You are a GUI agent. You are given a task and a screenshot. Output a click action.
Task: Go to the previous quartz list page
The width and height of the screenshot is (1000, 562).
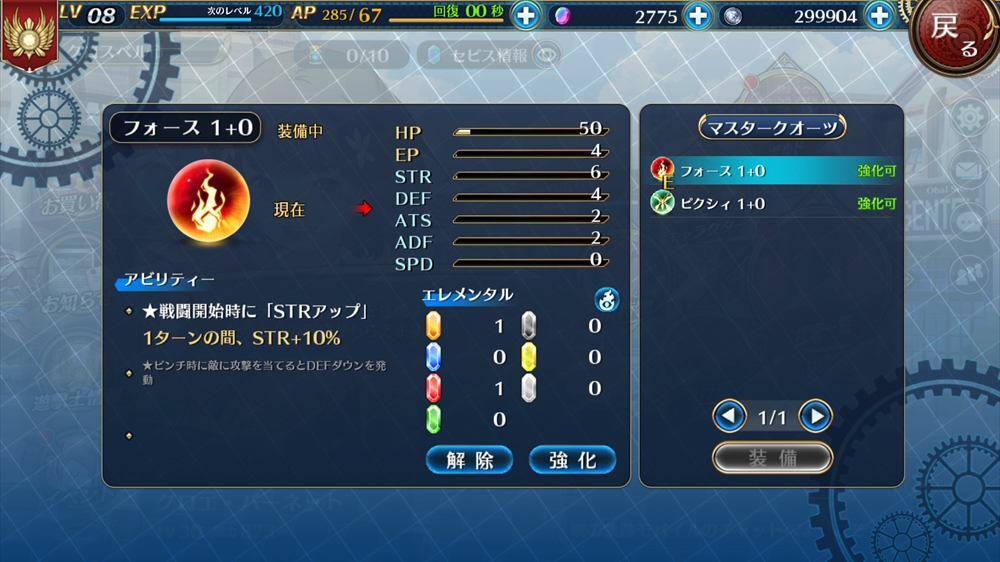coord(729,416)
